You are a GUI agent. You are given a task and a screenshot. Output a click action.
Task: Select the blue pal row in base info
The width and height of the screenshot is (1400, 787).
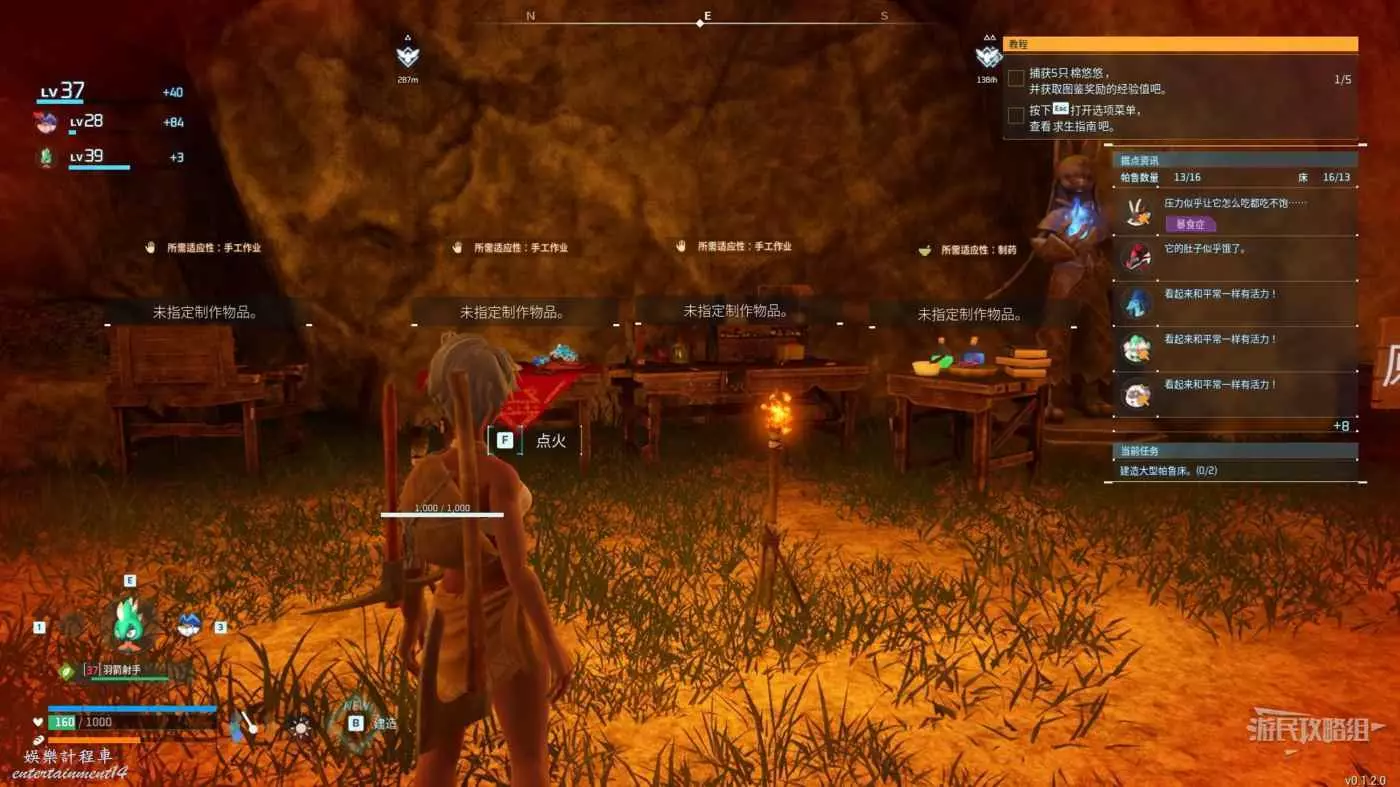click(1136, 301)
